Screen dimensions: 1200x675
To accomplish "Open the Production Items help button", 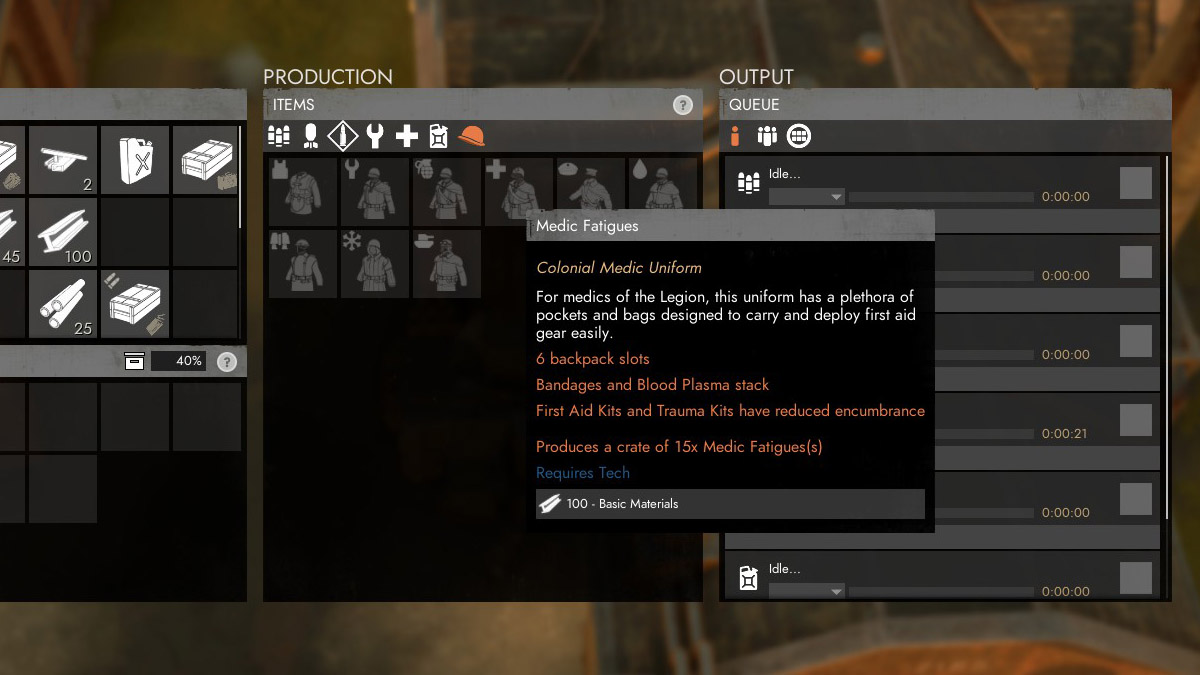I will point(683,105).
